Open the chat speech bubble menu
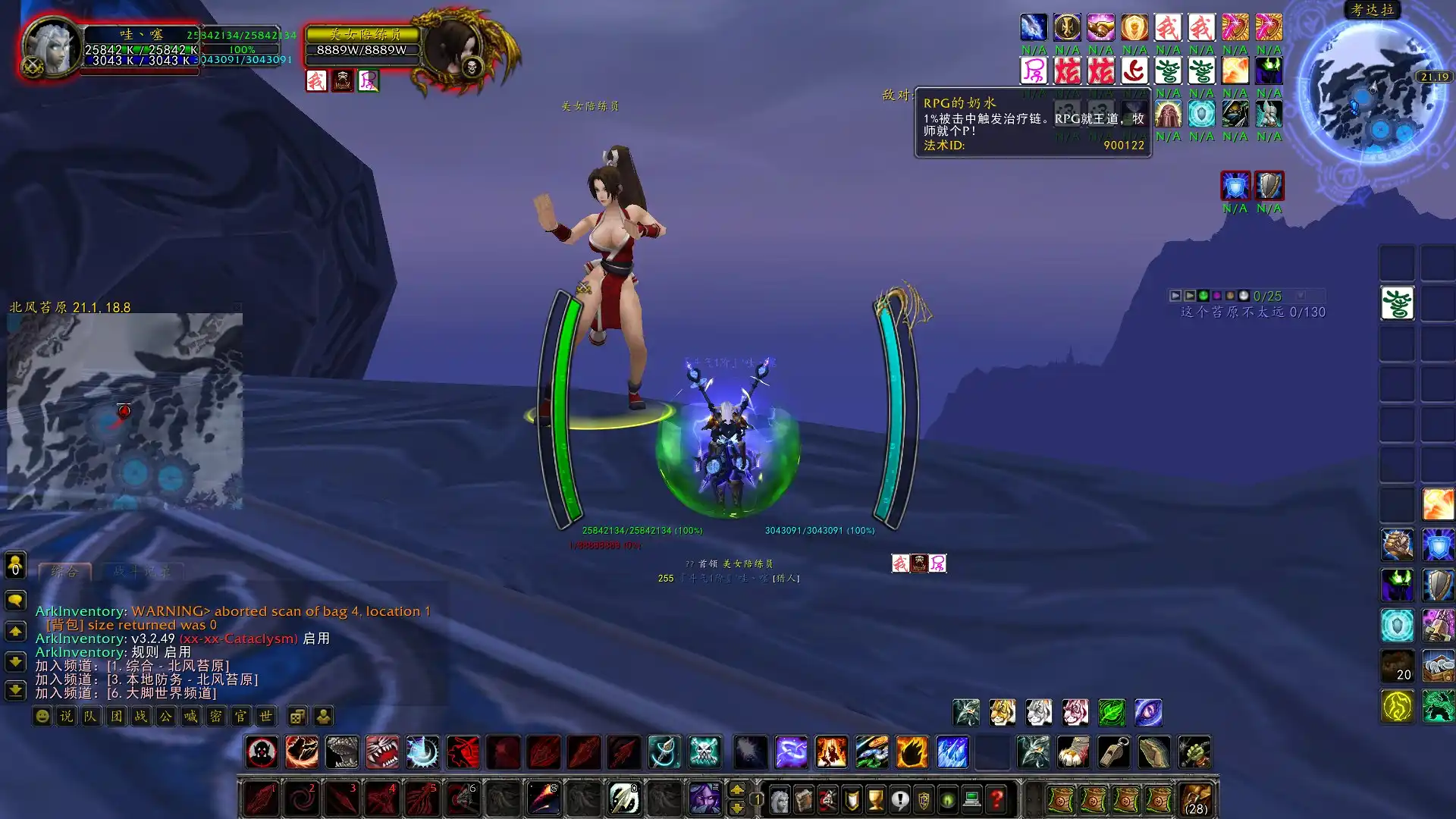Viewport: 1456px width, 819px height. pyautogui.click(x=15, y=601)
